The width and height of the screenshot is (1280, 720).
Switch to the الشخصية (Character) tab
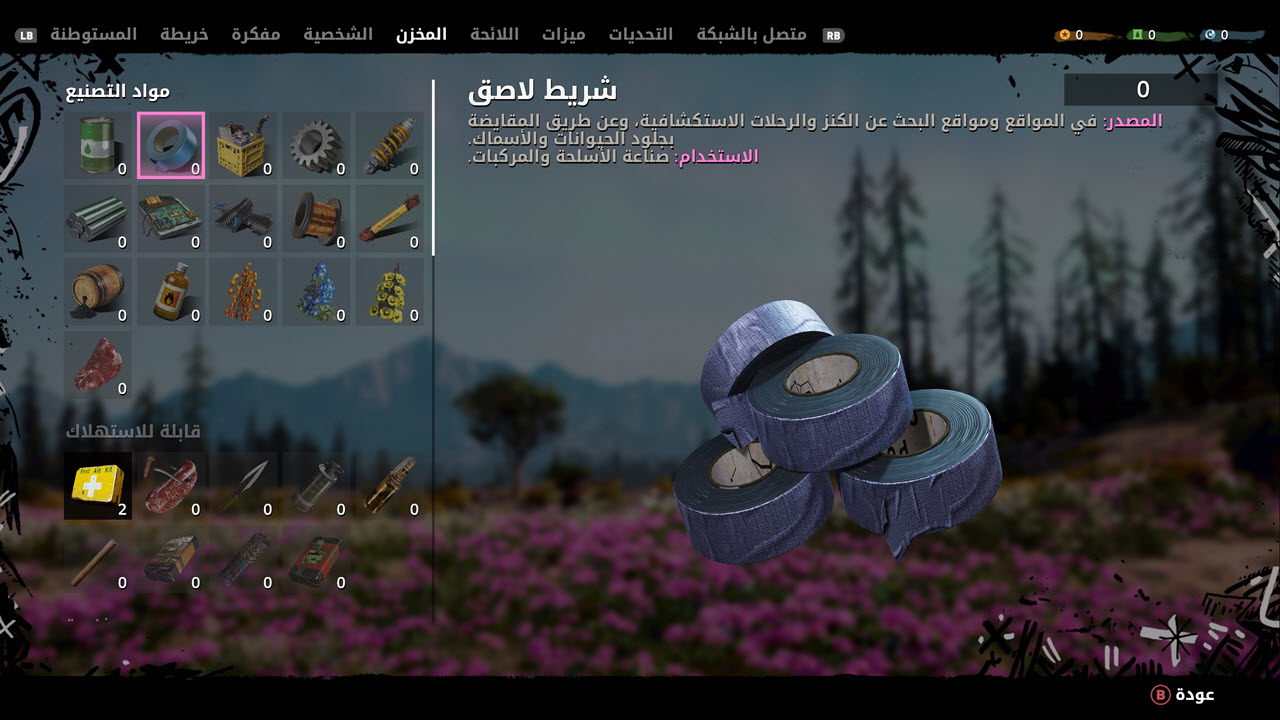click(x=338, y=34)
